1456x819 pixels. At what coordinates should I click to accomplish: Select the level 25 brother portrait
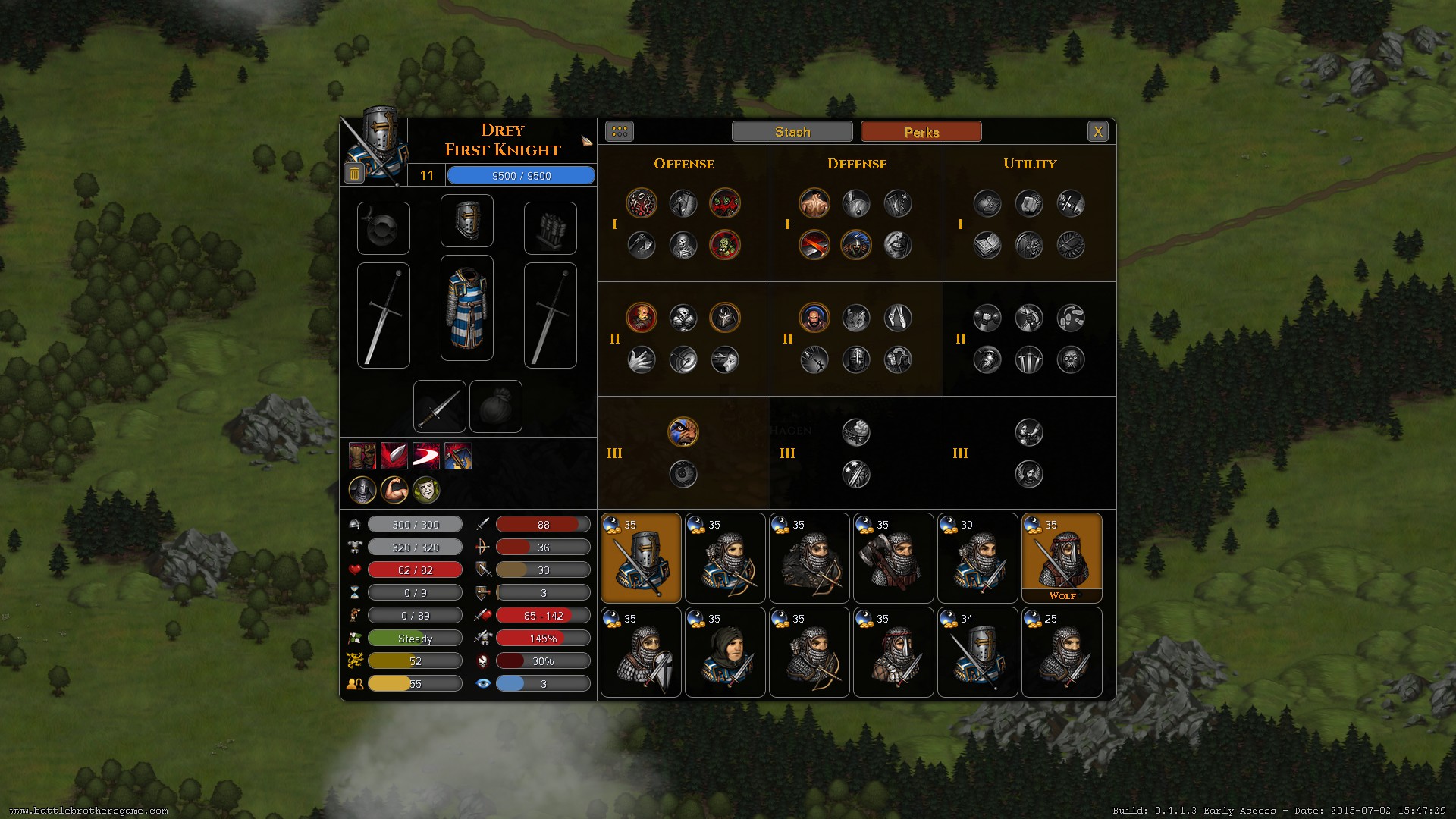[1061, 652]
